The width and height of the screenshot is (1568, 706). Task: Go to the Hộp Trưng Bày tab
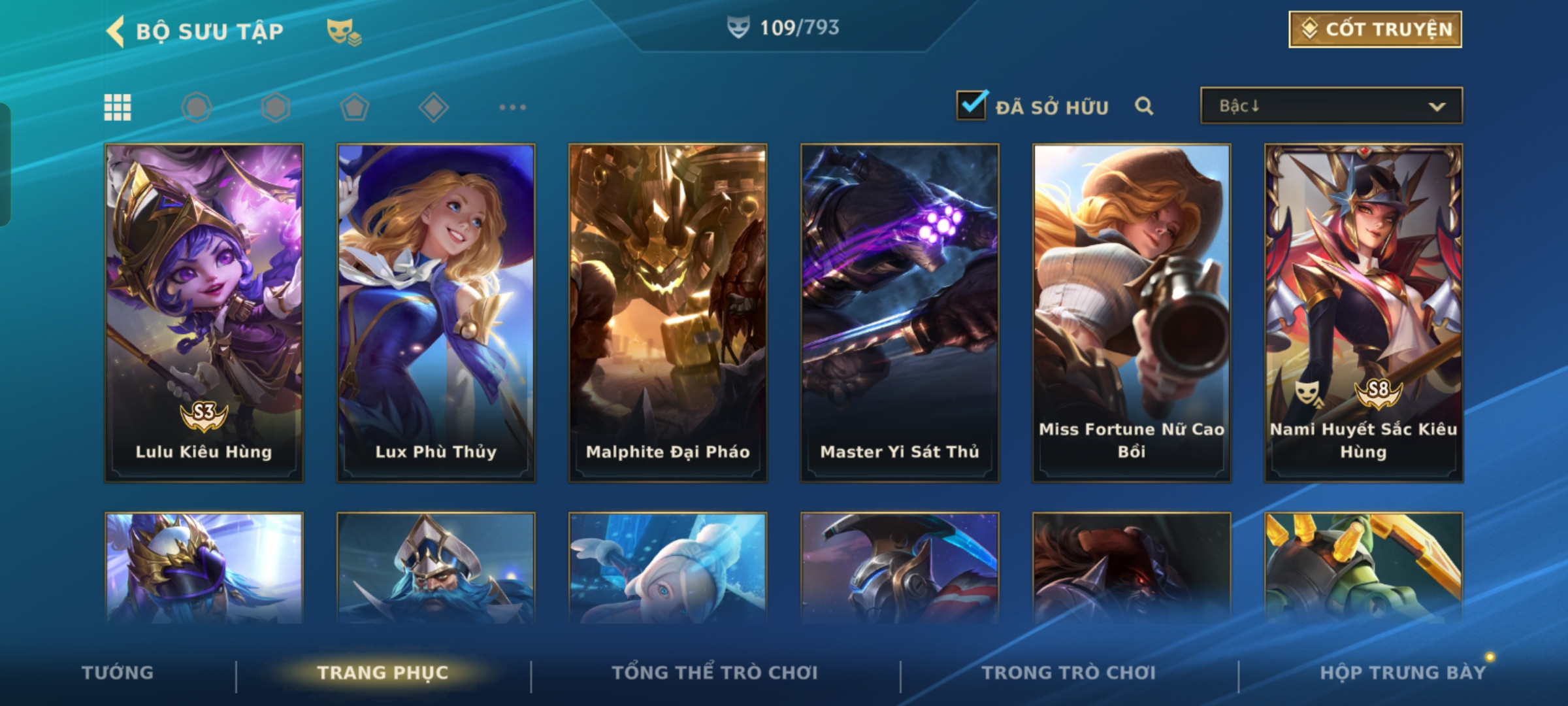[1402, 673]
